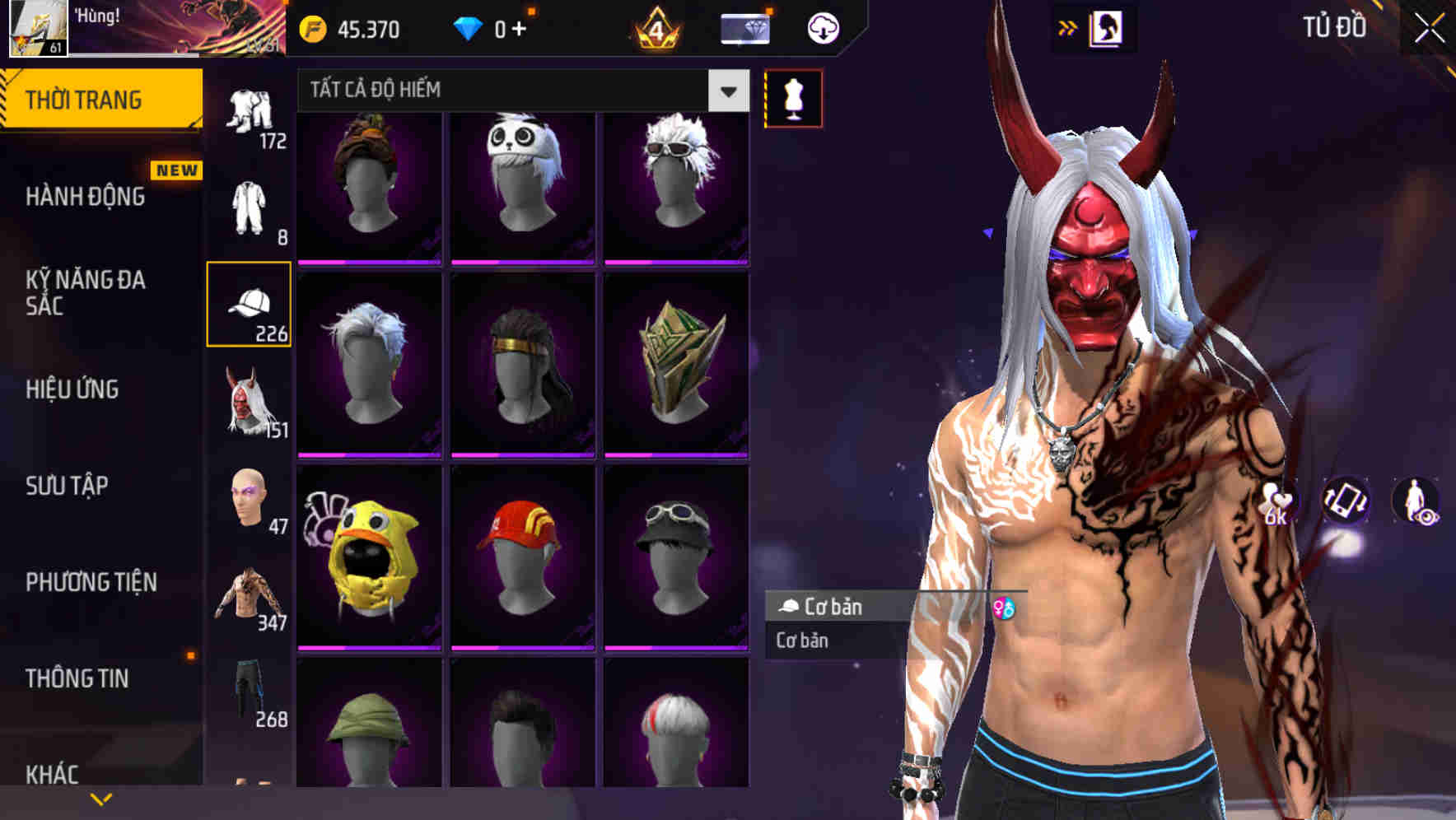Click the level 4 crown rank badge
The width and height of the screenshot is (1456, 820).
click(x=655, y=30)
